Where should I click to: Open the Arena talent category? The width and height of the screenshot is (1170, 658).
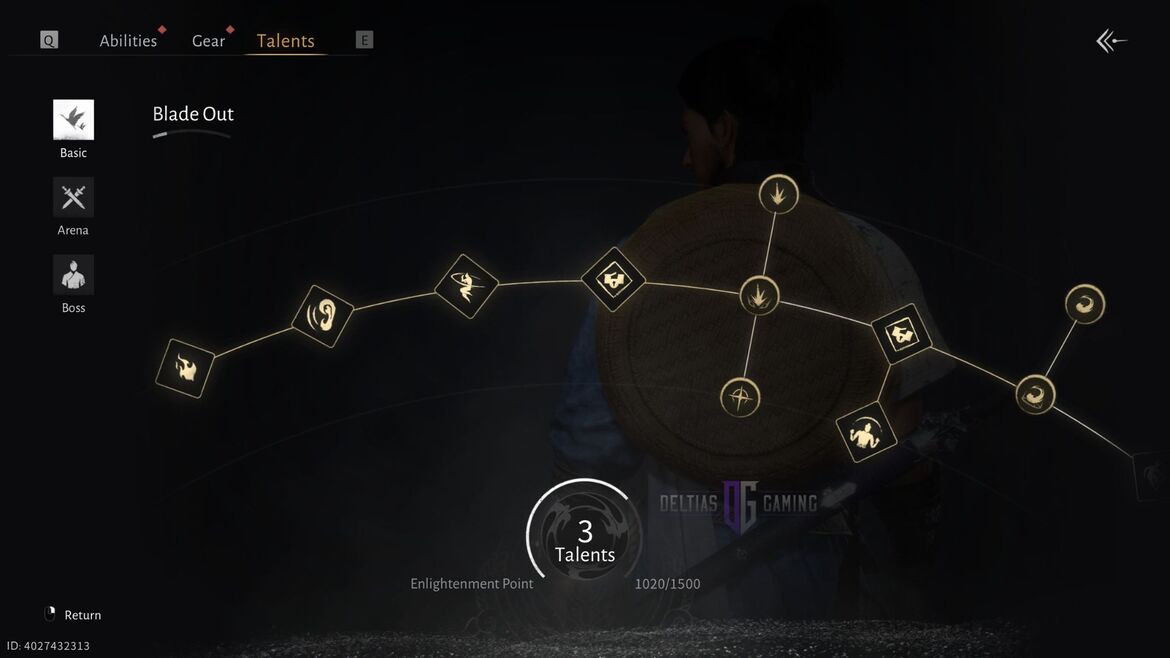73,198
